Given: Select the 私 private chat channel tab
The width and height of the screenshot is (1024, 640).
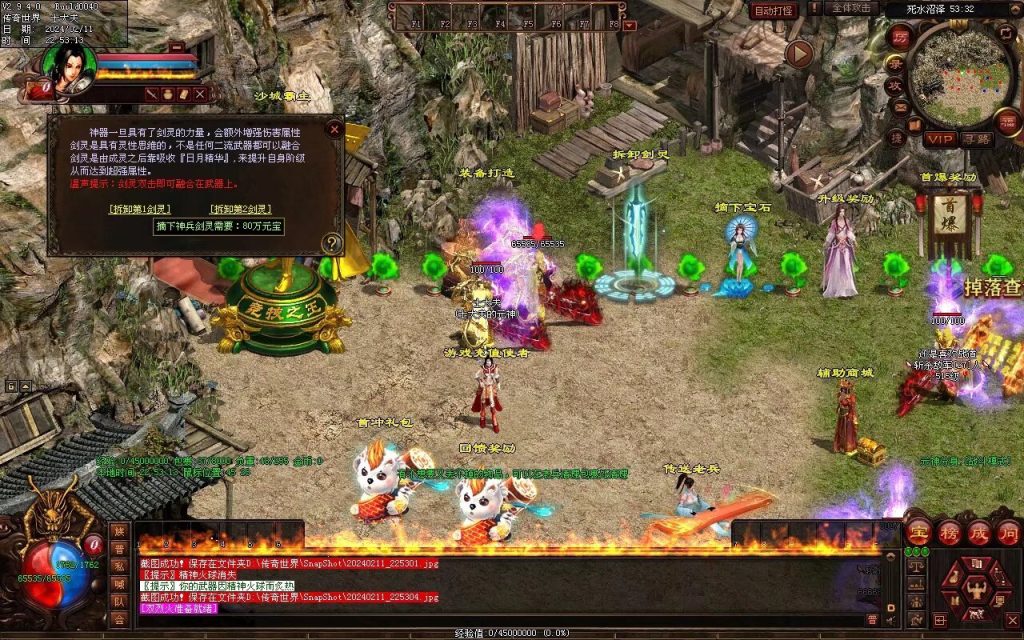Looking at the screenshot, I should coord(120,566).
